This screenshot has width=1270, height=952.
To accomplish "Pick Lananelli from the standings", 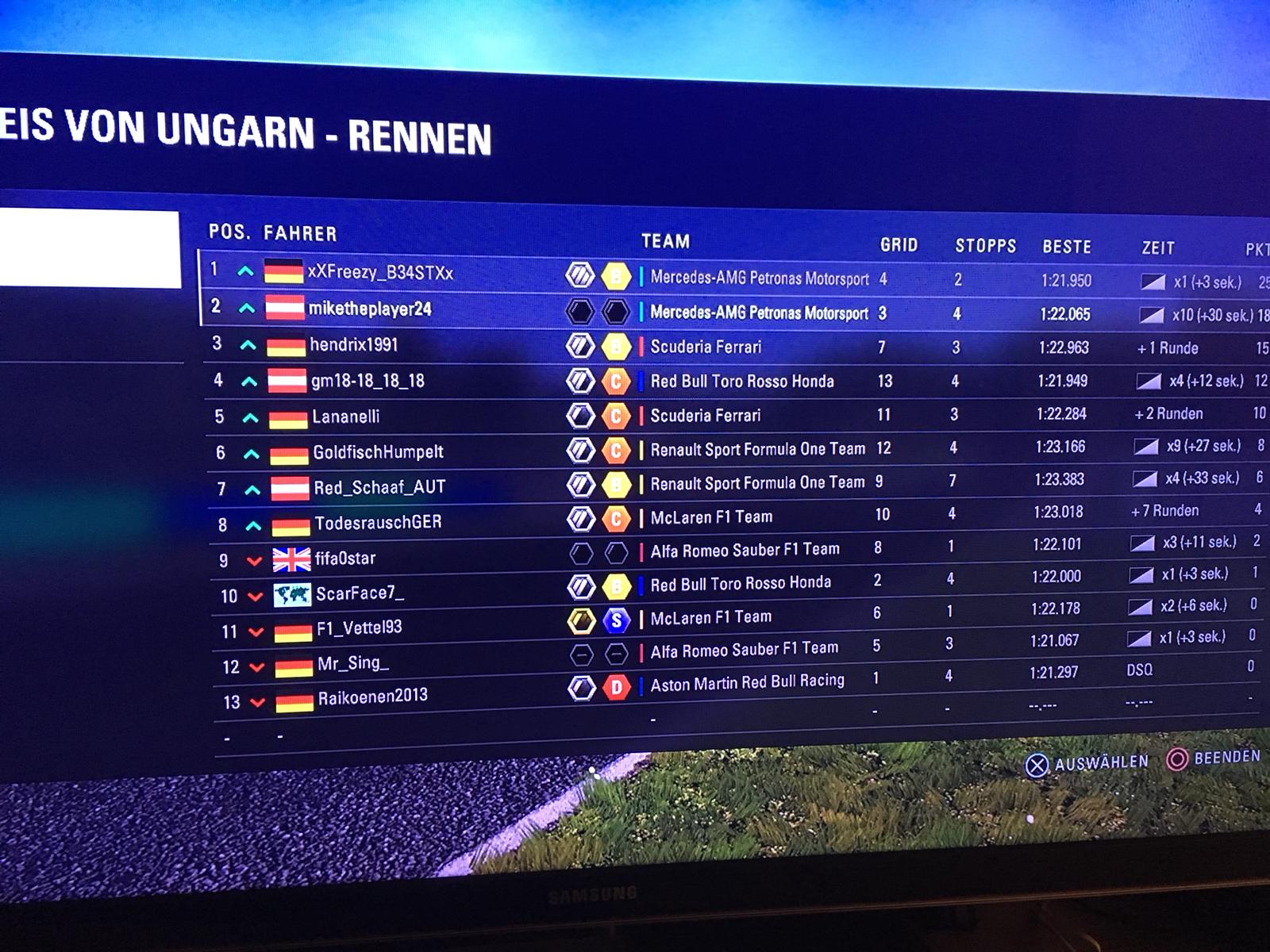I will click(x=346, y=416).
